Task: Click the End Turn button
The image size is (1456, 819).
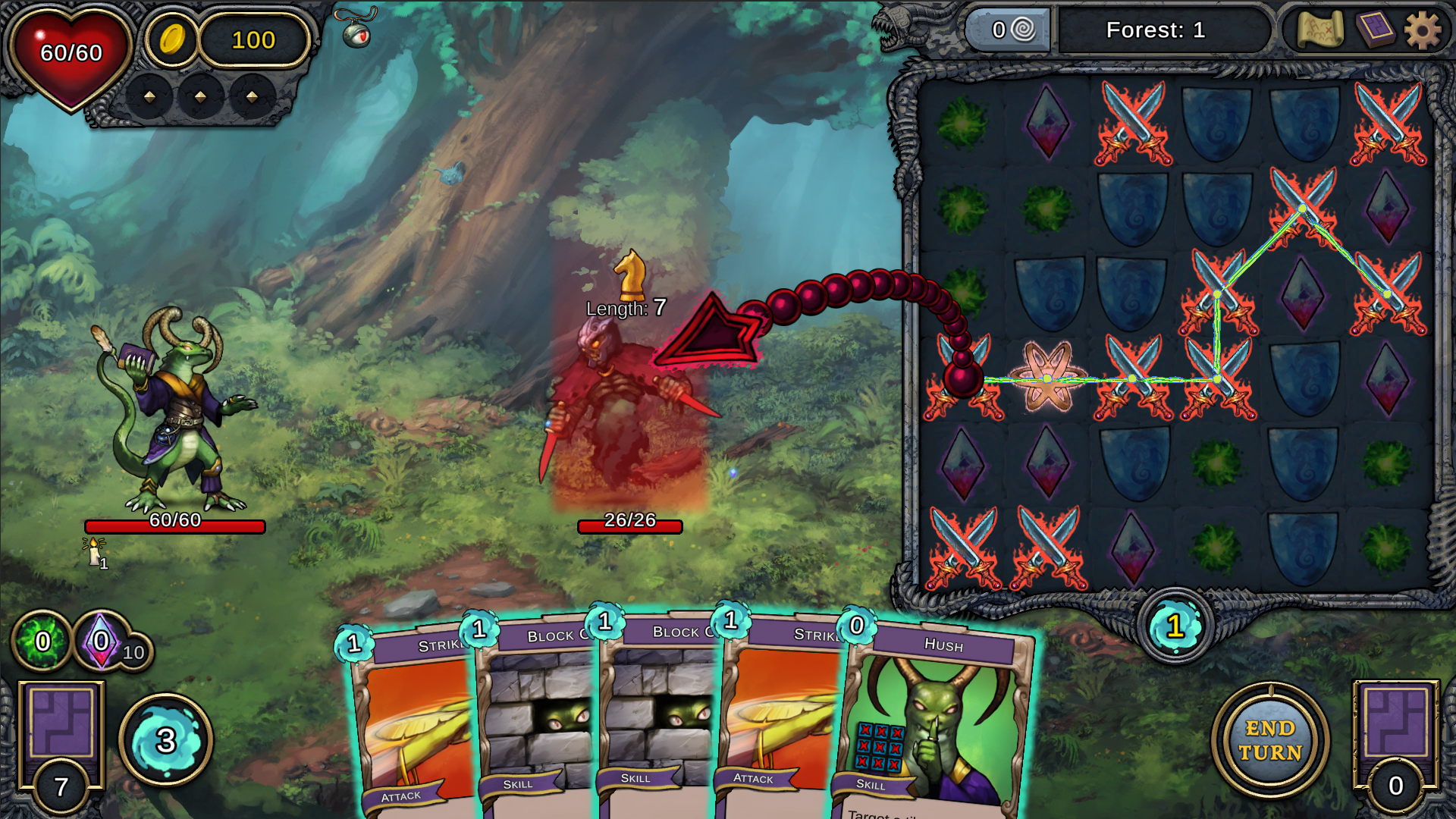Action: (1270, 740)
